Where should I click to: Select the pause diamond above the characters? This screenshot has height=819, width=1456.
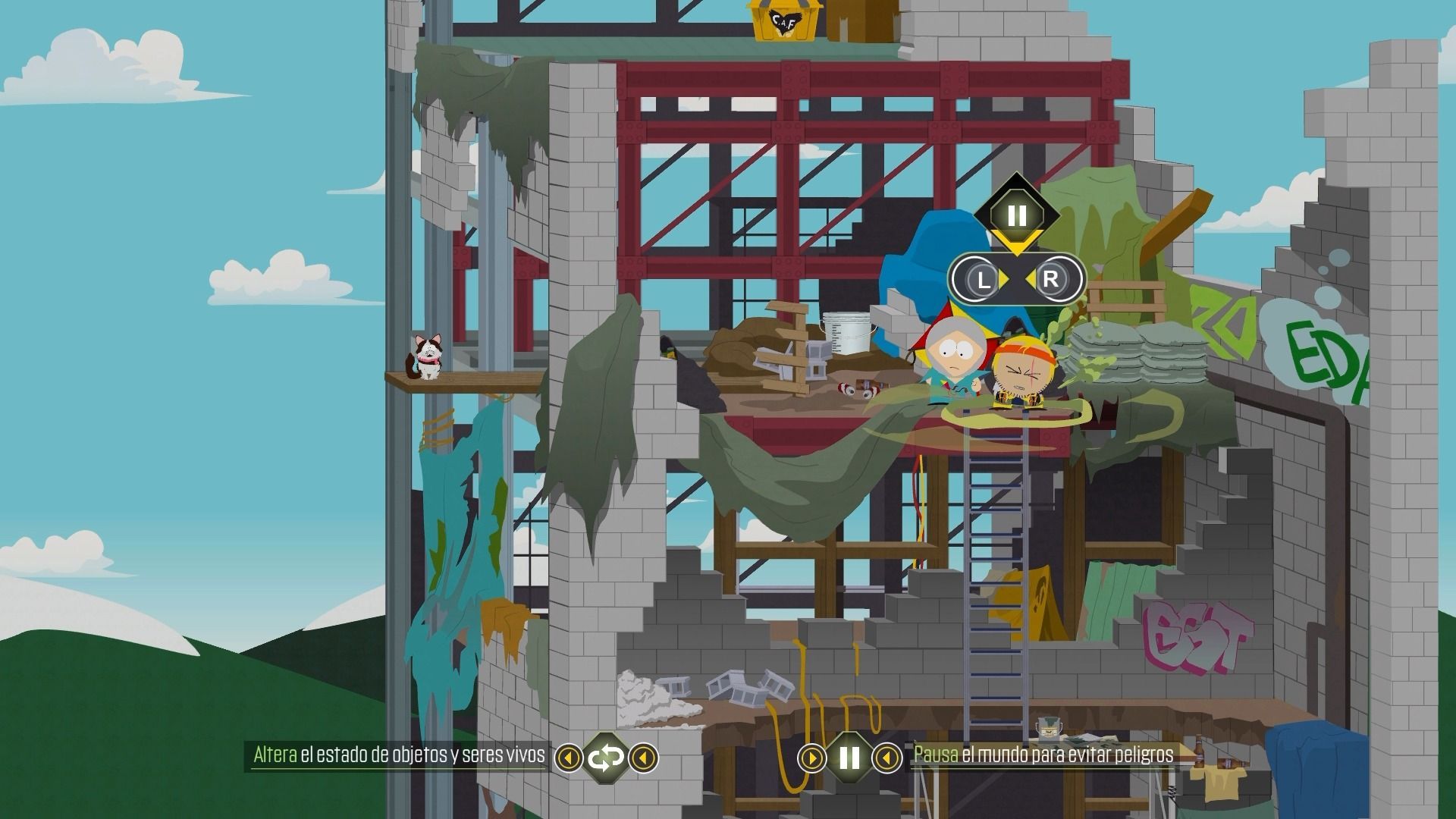coord(1016,215)
